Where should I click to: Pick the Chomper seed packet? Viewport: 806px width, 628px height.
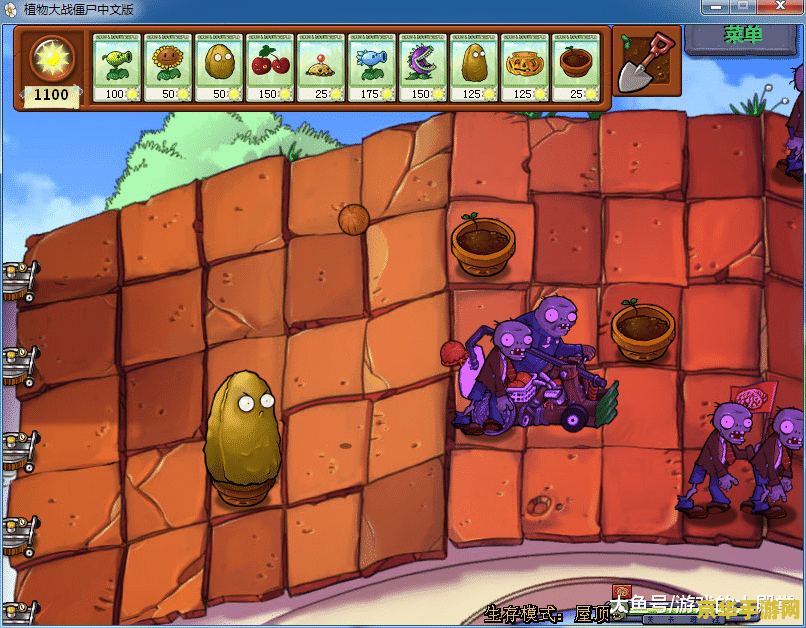click(423, 67)
